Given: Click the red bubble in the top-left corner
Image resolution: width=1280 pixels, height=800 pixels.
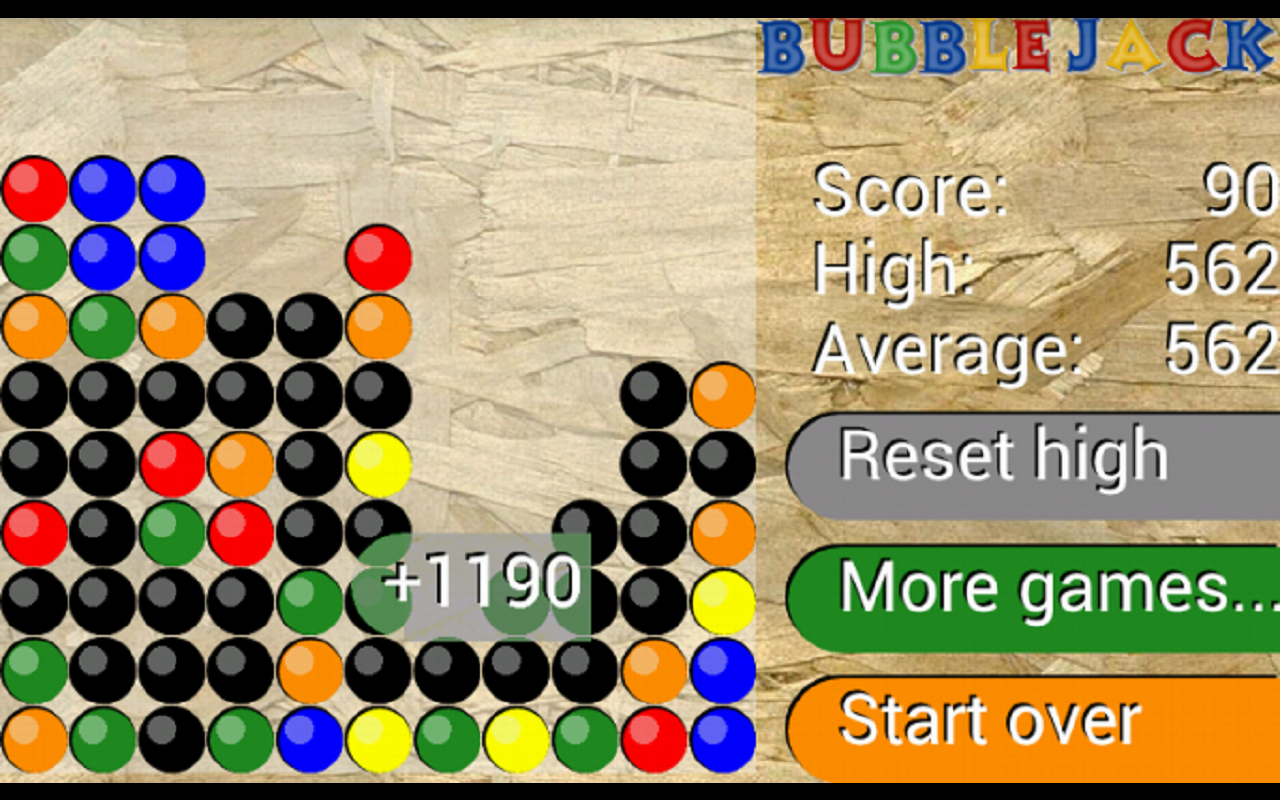Looking at the screenshot, I should [35, 190].
